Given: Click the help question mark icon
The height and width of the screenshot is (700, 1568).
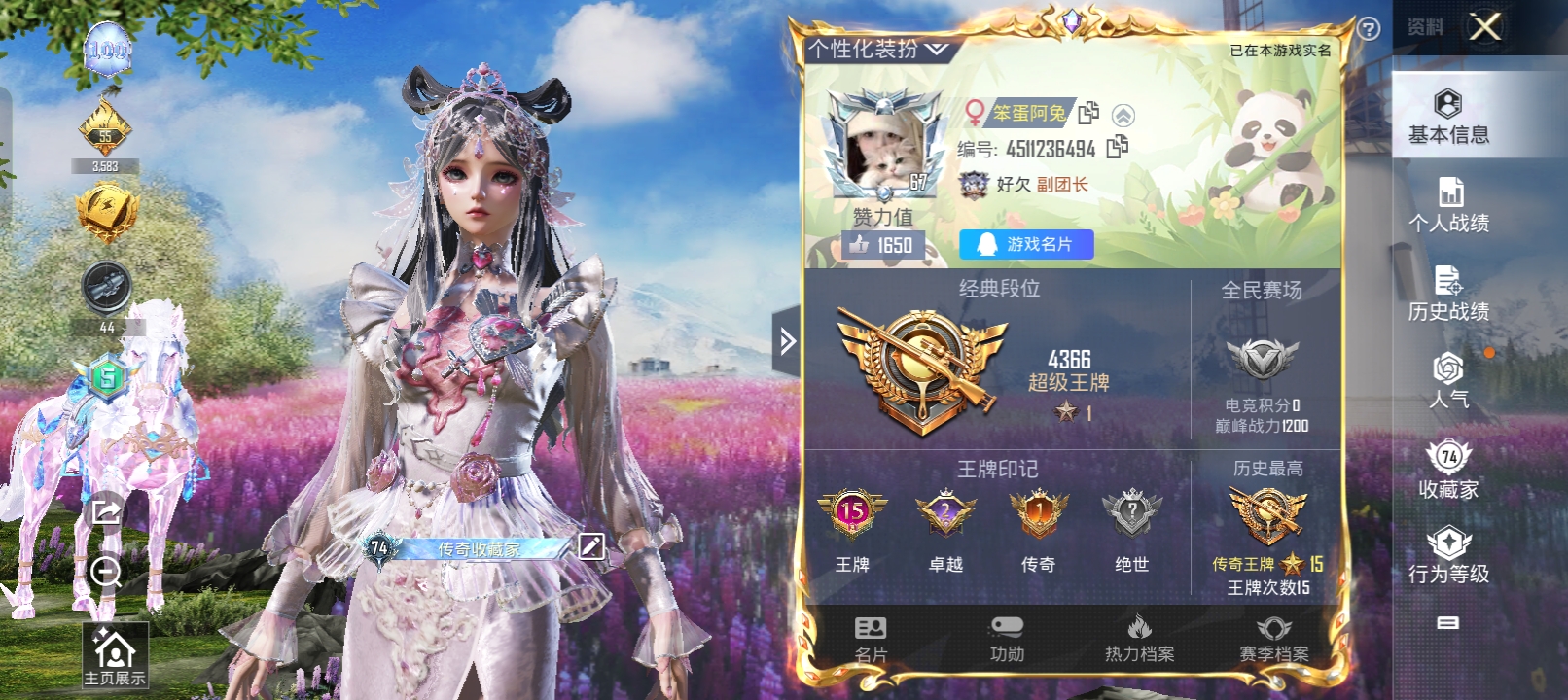Looking at the screenshot, I should coord(1369,26).
